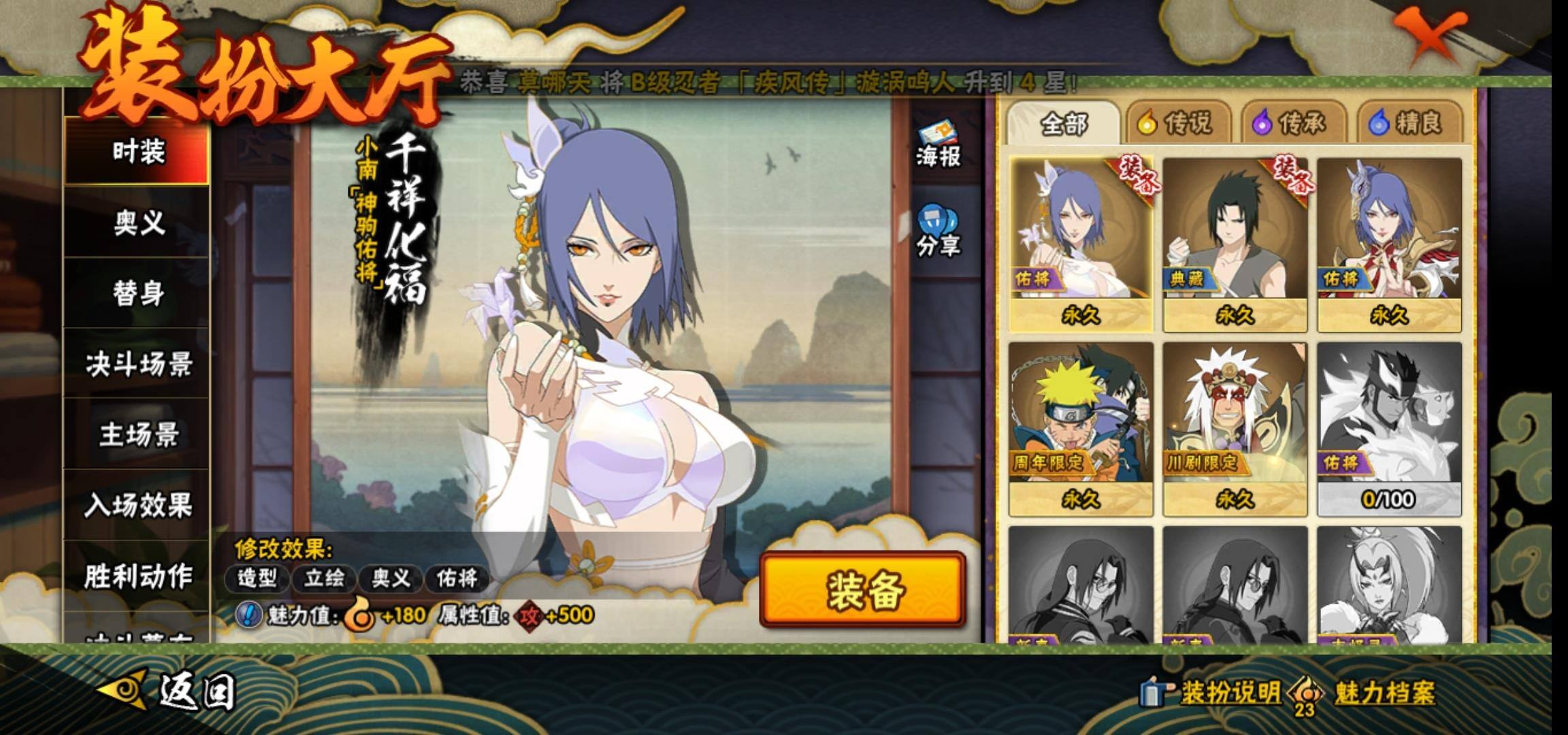Screen dimensions: 1568x735
Task: Return using the 返回 button
Action: (x=170, y=691)
